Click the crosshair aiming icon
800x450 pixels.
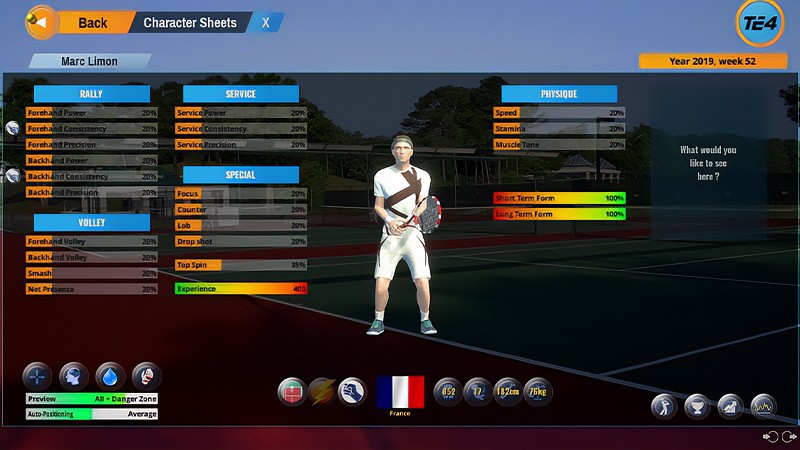38,376
